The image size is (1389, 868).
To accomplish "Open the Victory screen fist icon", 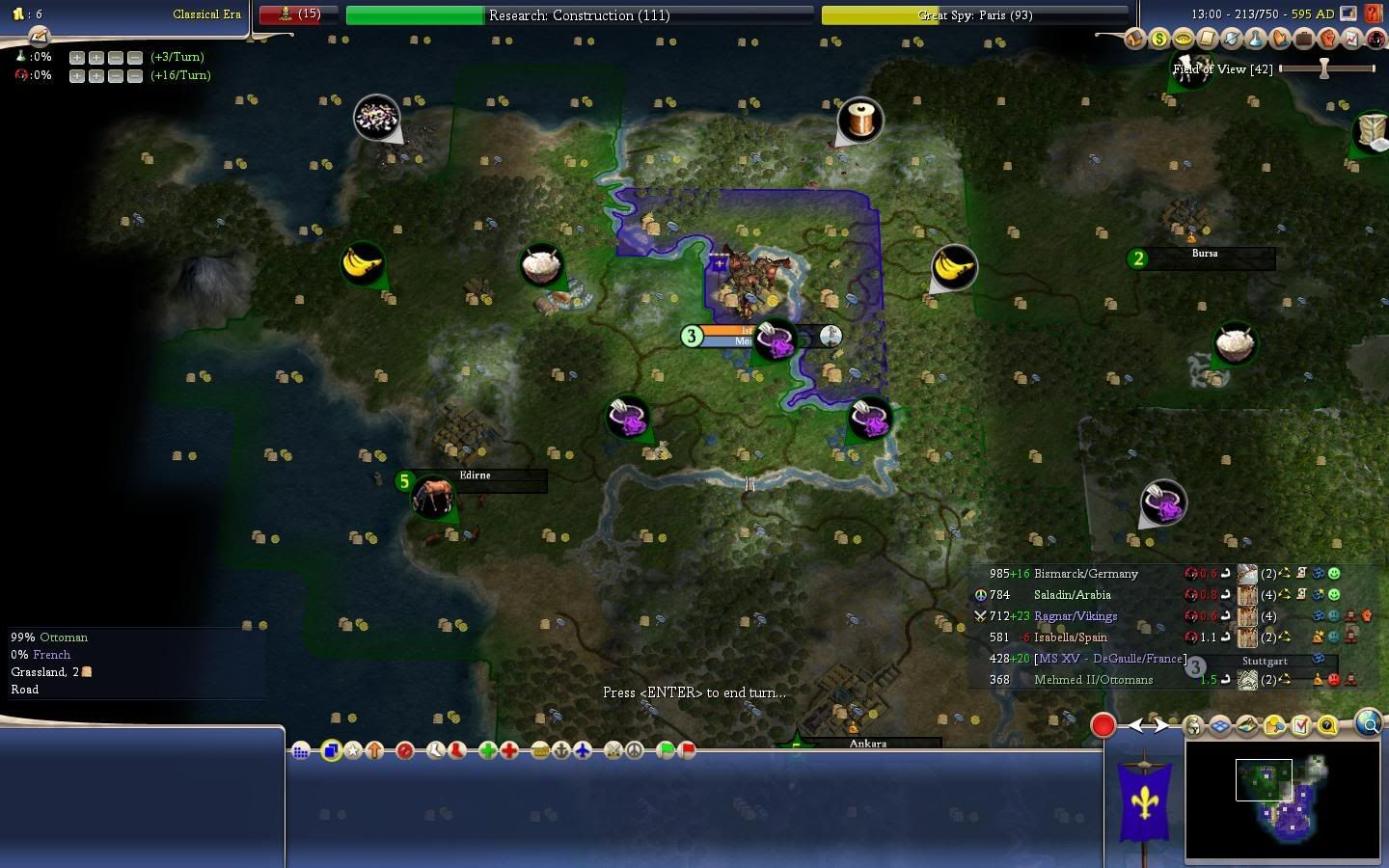I will (1328, 39).
